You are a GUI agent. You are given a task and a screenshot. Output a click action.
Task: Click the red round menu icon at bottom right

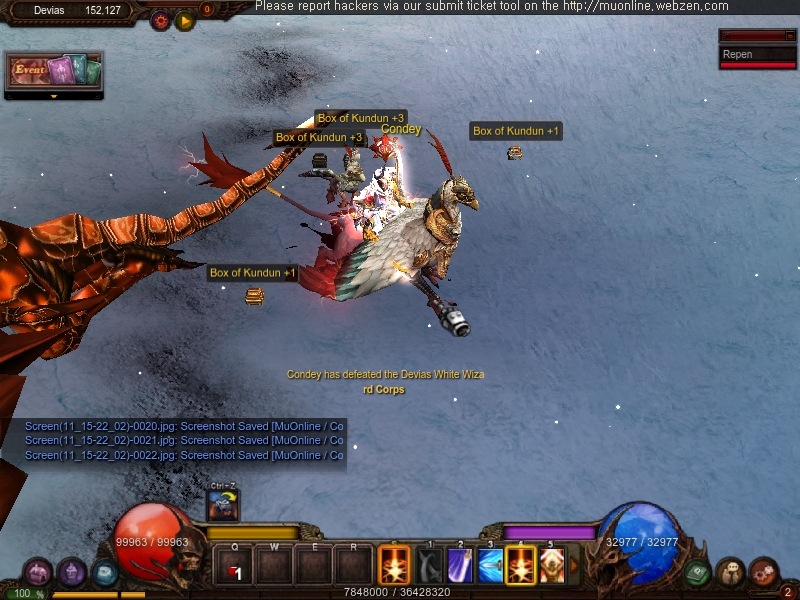click(763, 572)
